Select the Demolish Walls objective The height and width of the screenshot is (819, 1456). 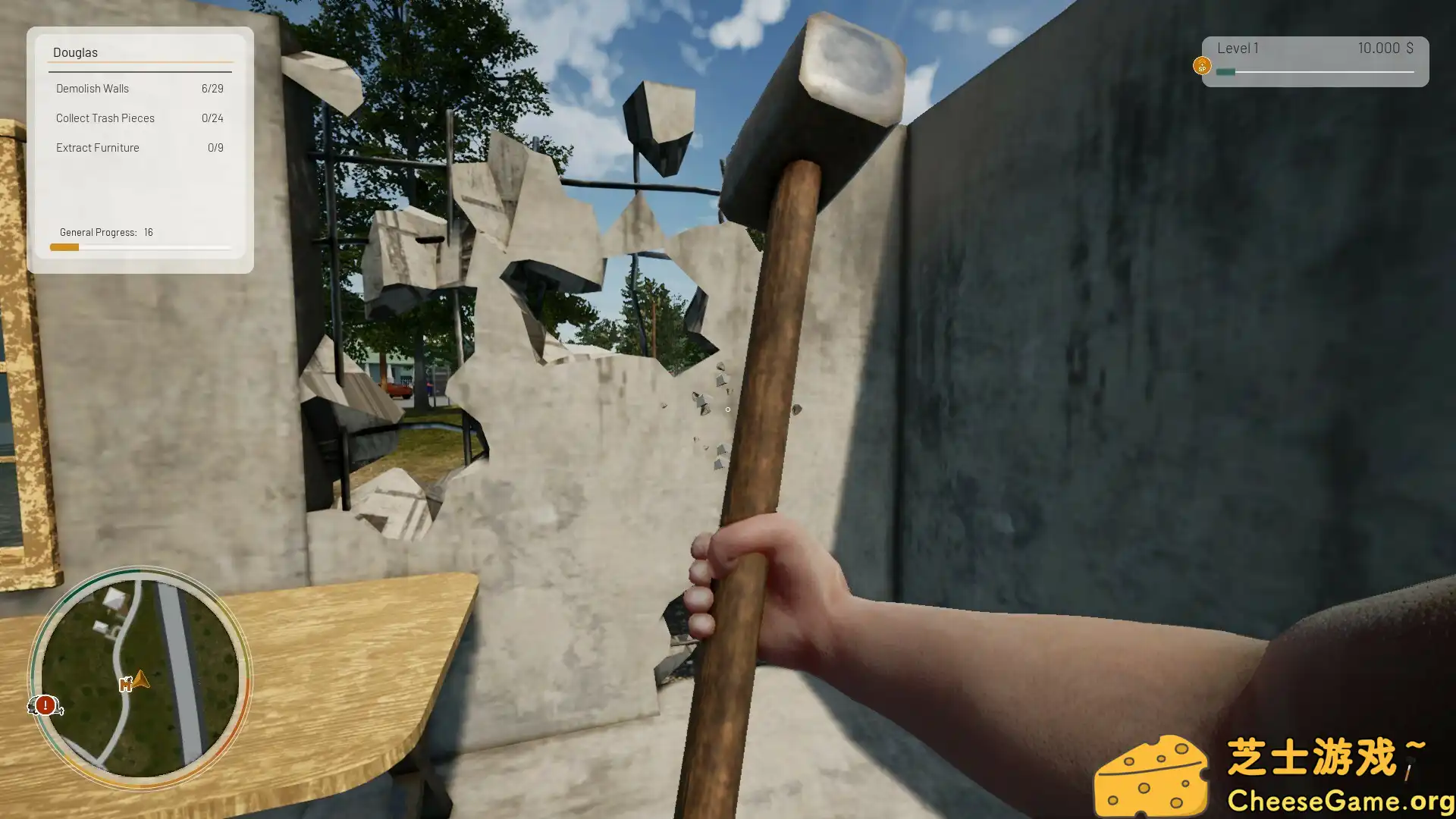pos(93,89)
